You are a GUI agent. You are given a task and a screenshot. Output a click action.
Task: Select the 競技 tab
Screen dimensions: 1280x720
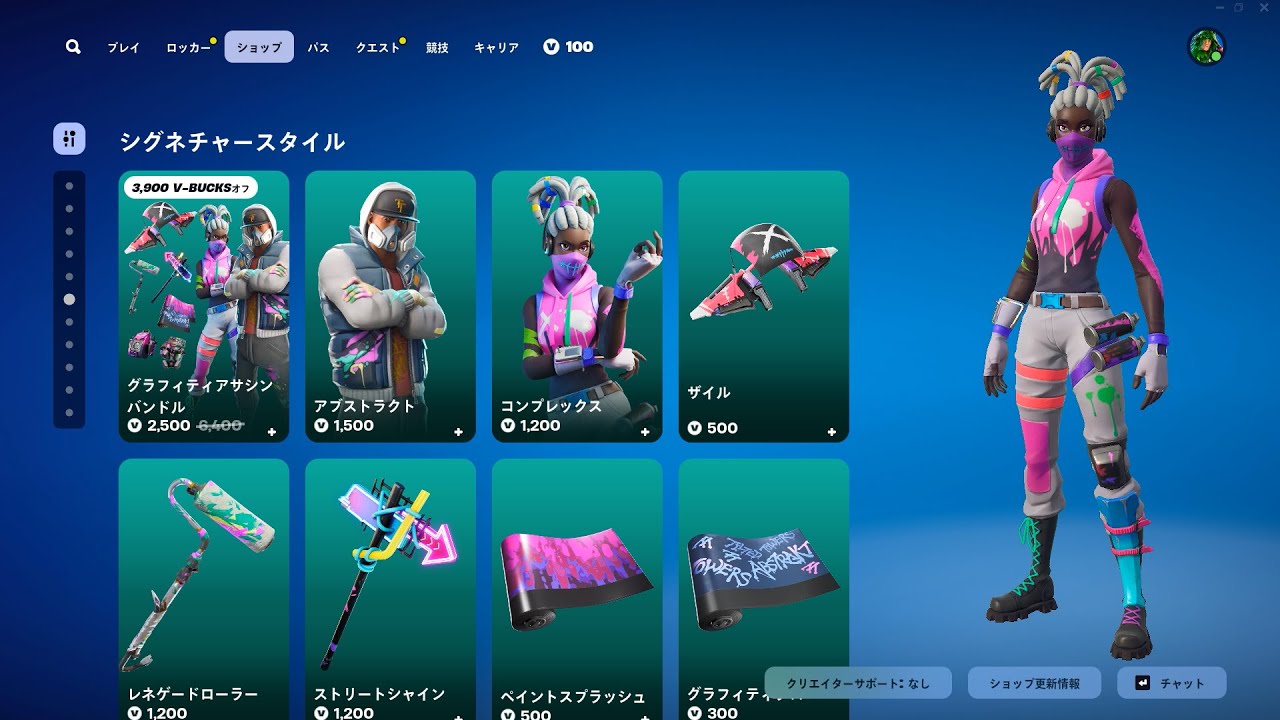click(x=436, y=47)
